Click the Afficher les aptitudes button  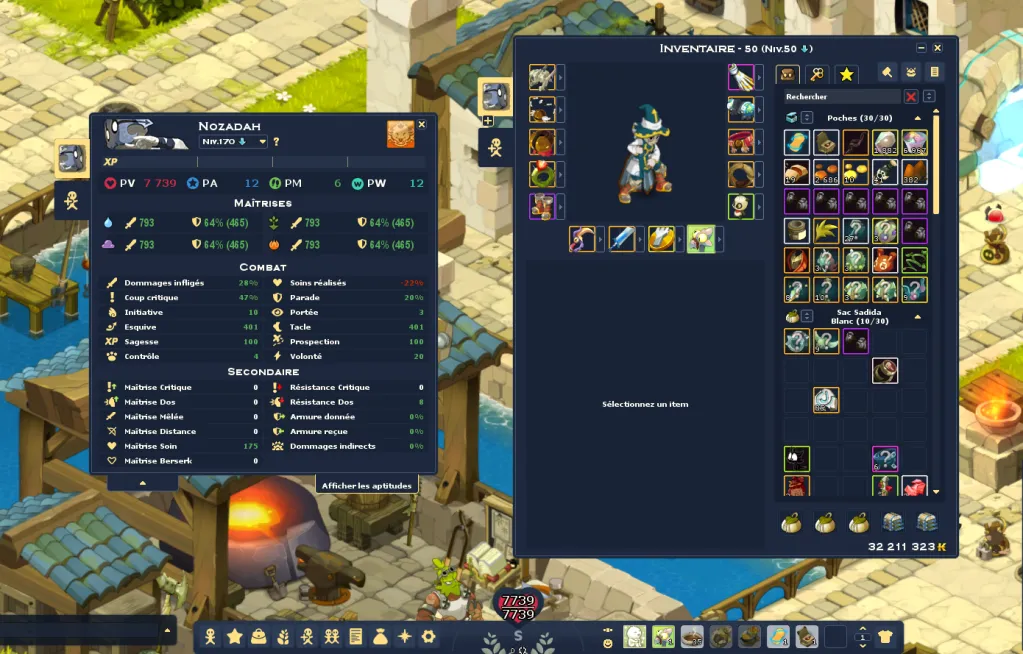click(367, 486)
